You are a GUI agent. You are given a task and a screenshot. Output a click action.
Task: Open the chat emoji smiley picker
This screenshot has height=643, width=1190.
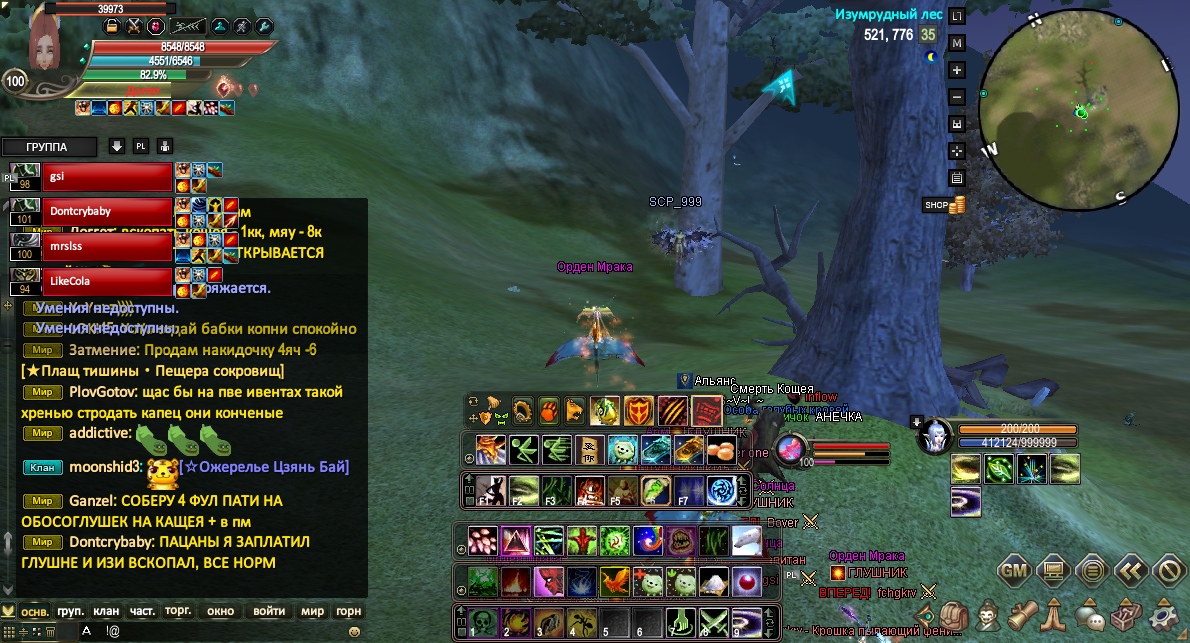[354, 632]
